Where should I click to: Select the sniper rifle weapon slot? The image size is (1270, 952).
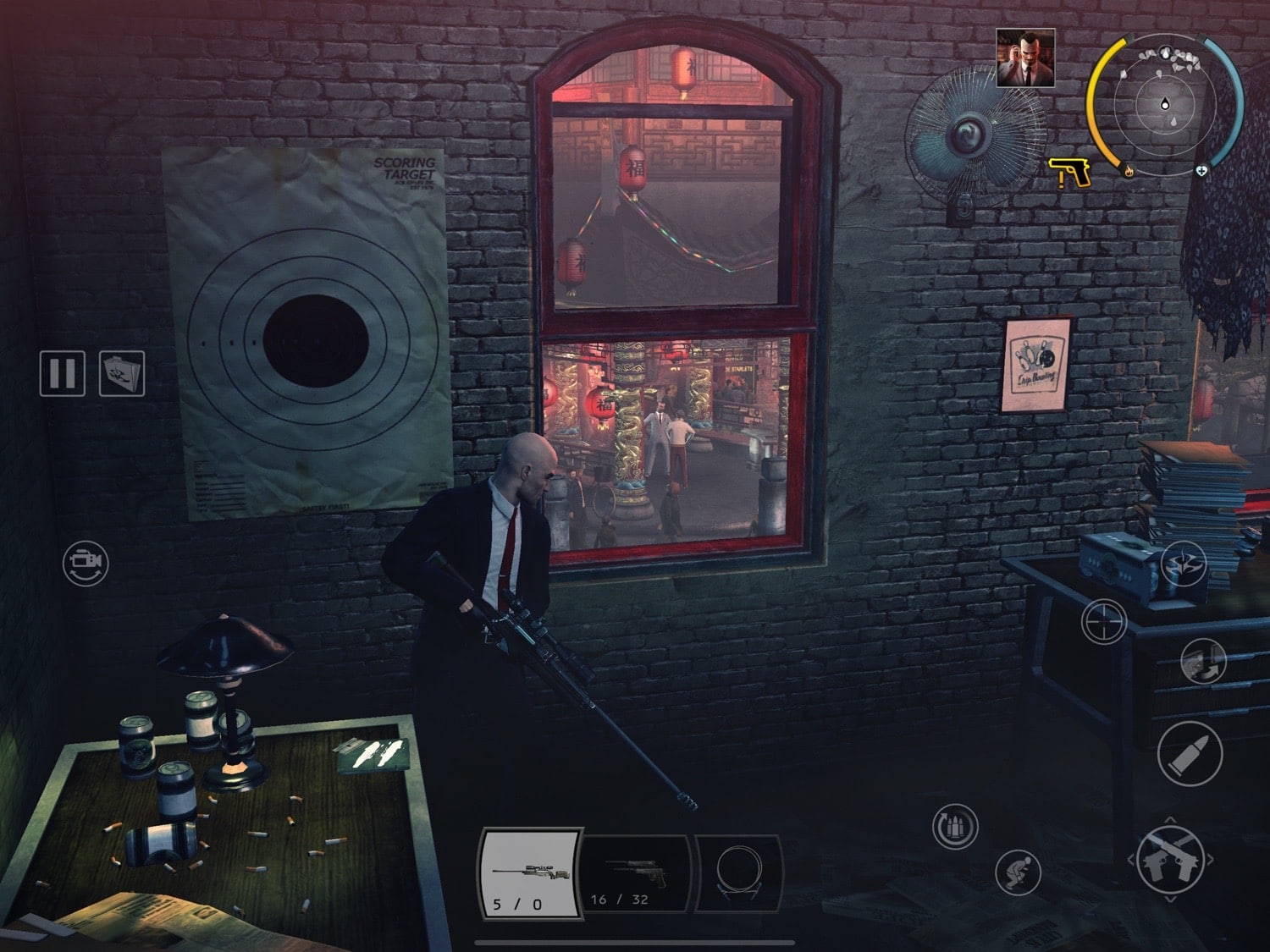(x=531, y=872)
